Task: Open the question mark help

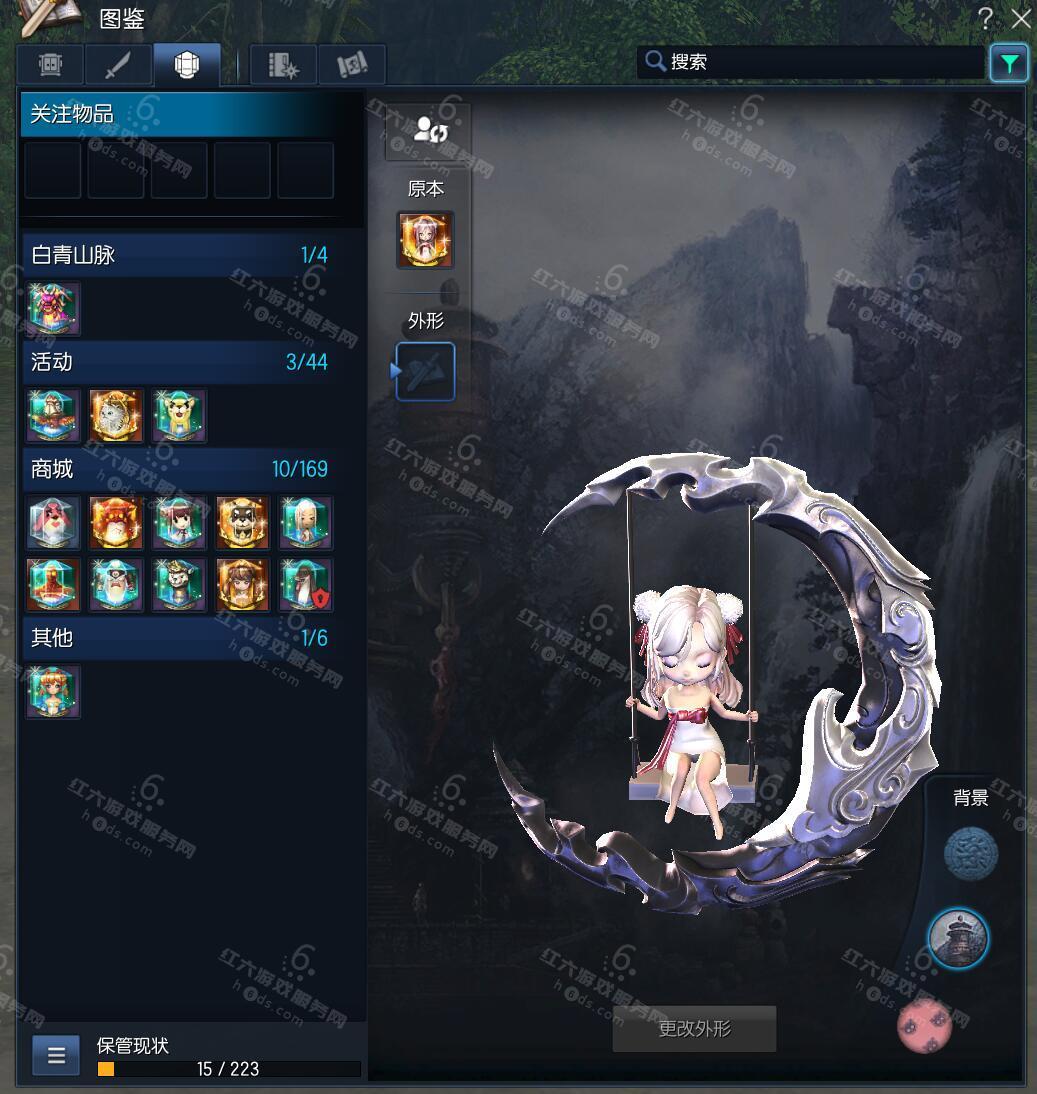Action: coord(986,18)
